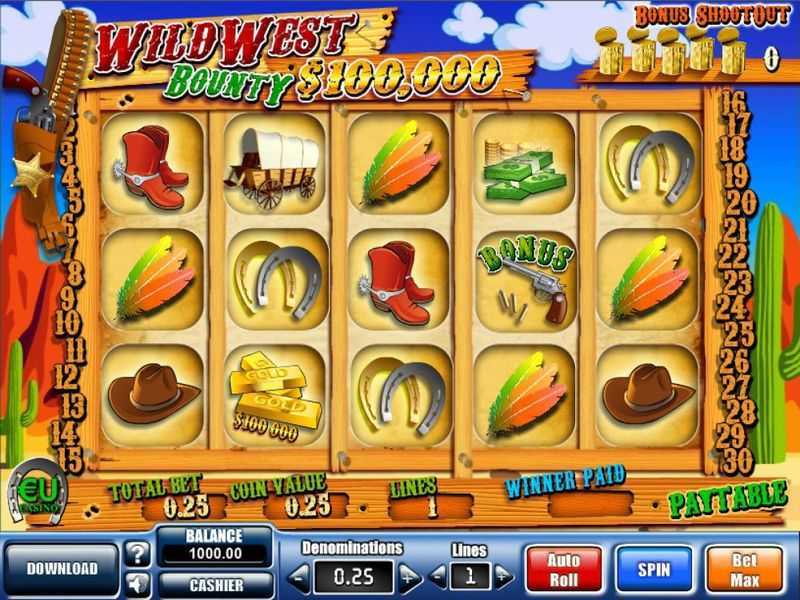
Task: Increase the number of lines
Action: point(503,576)
